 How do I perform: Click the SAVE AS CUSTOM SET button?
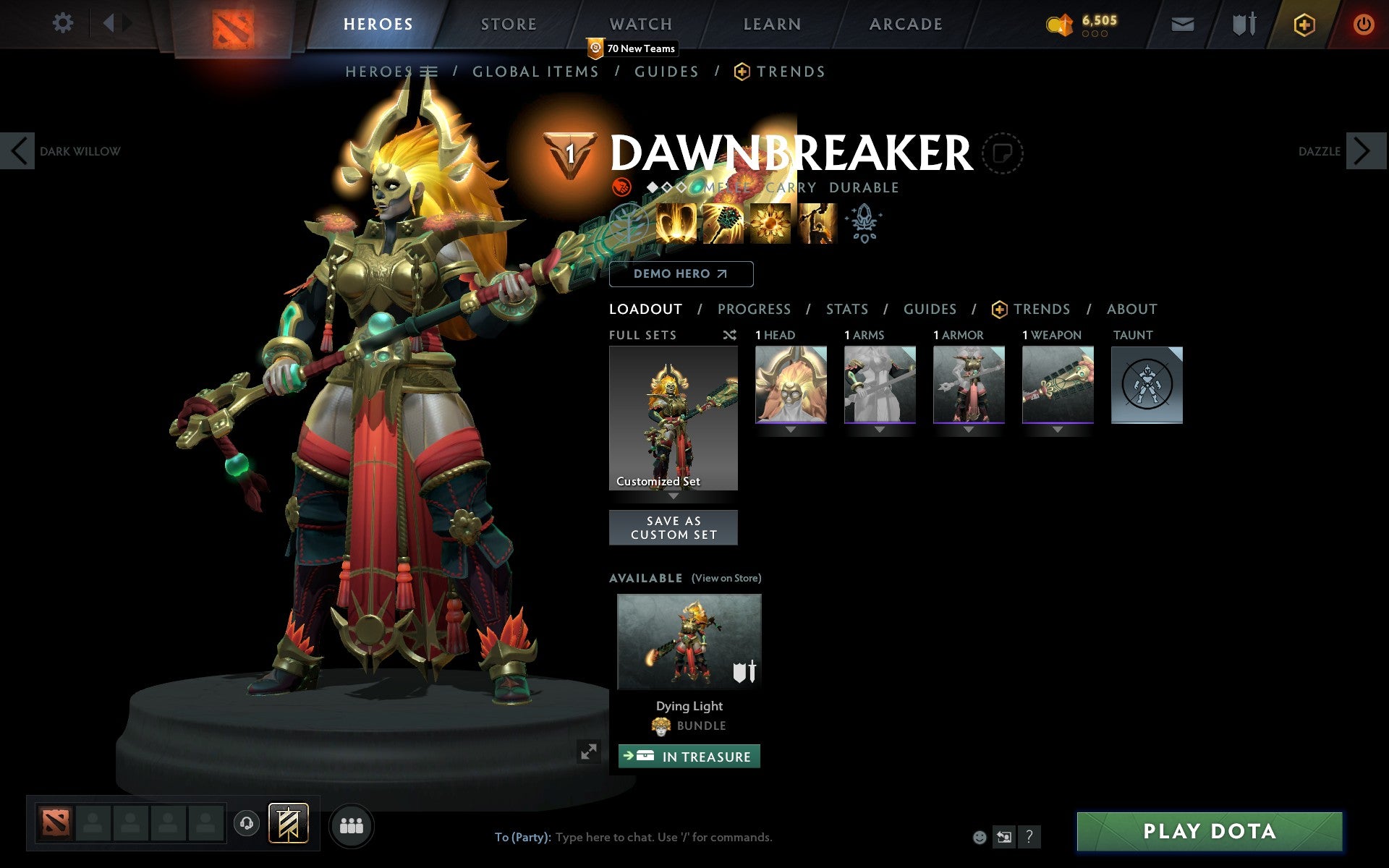point(674,527)
